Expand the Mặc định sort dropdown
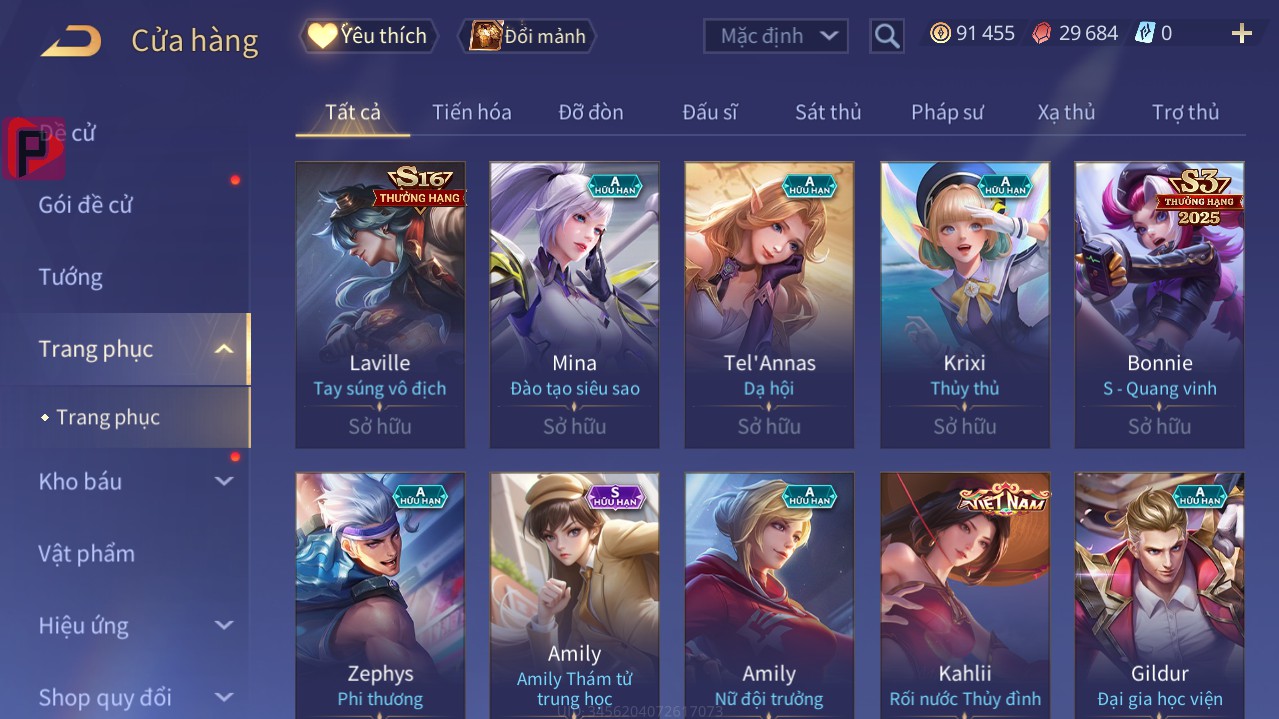1279x719 pixels. pyautogui.click(x=776, y=36)
